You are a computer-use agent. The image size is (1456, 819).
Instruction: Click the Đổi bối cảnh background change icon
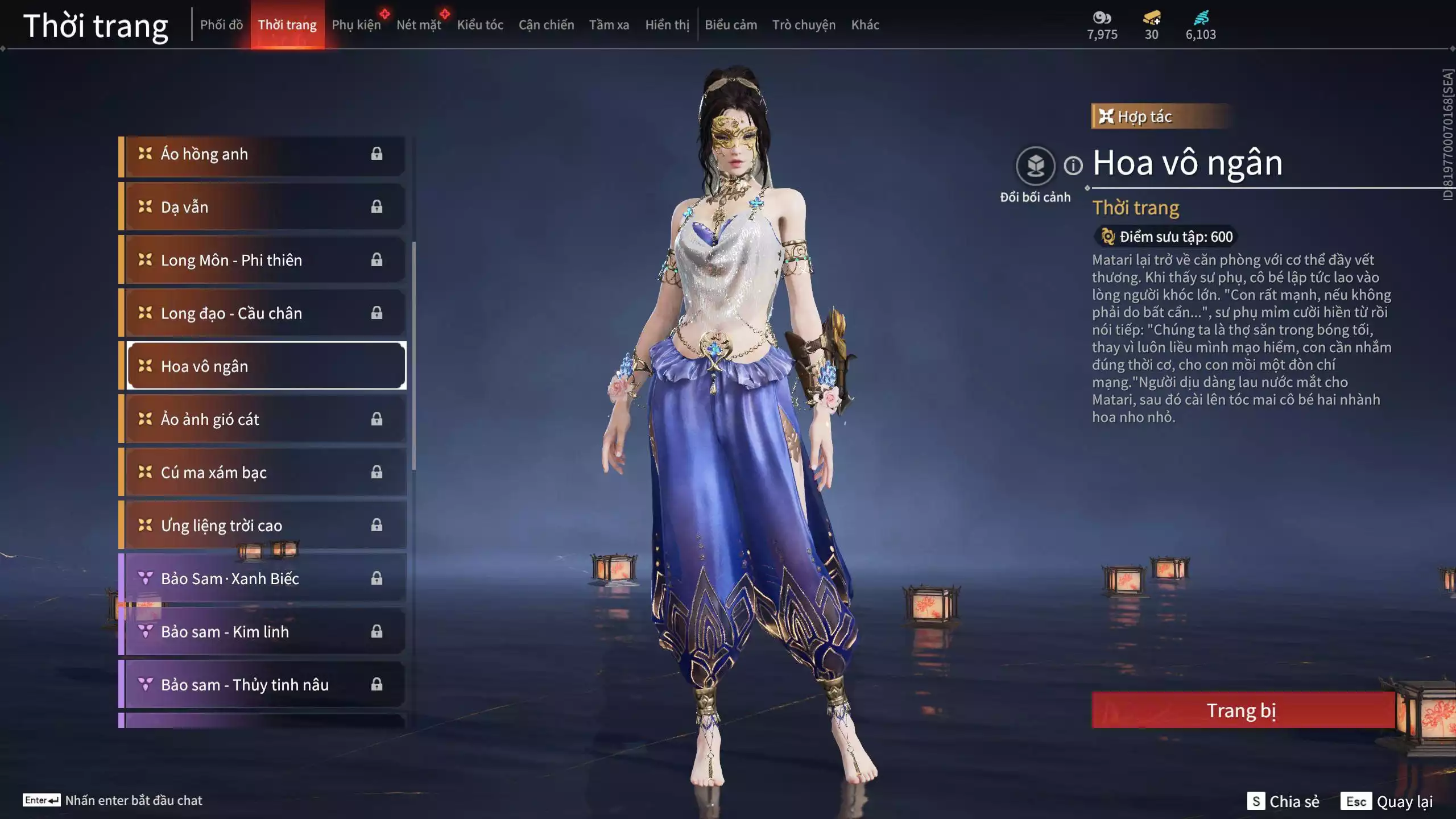point(1036,165)
